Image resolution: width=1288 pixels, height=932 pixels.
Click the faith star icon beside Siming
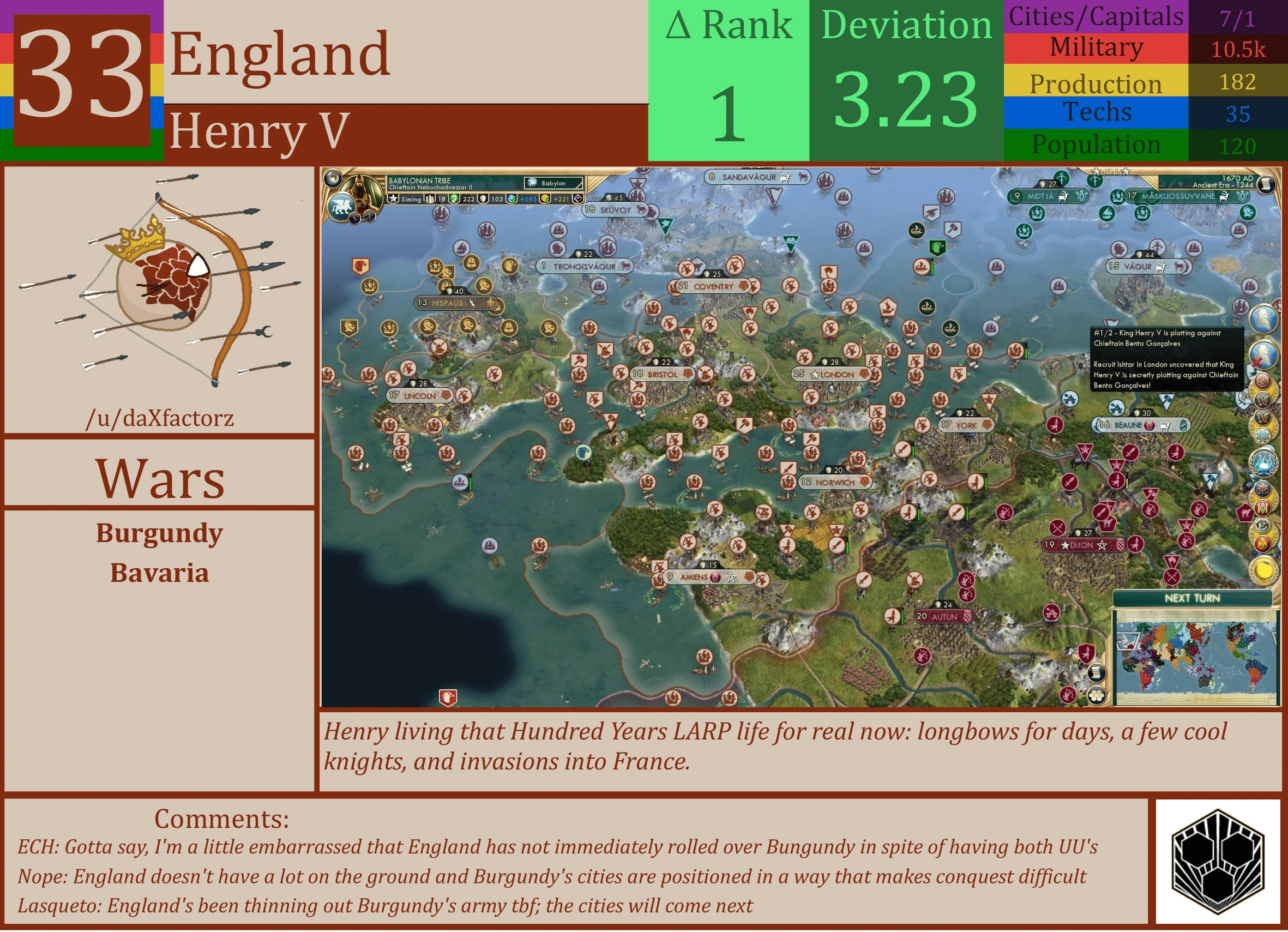click(x=393, y=200)
